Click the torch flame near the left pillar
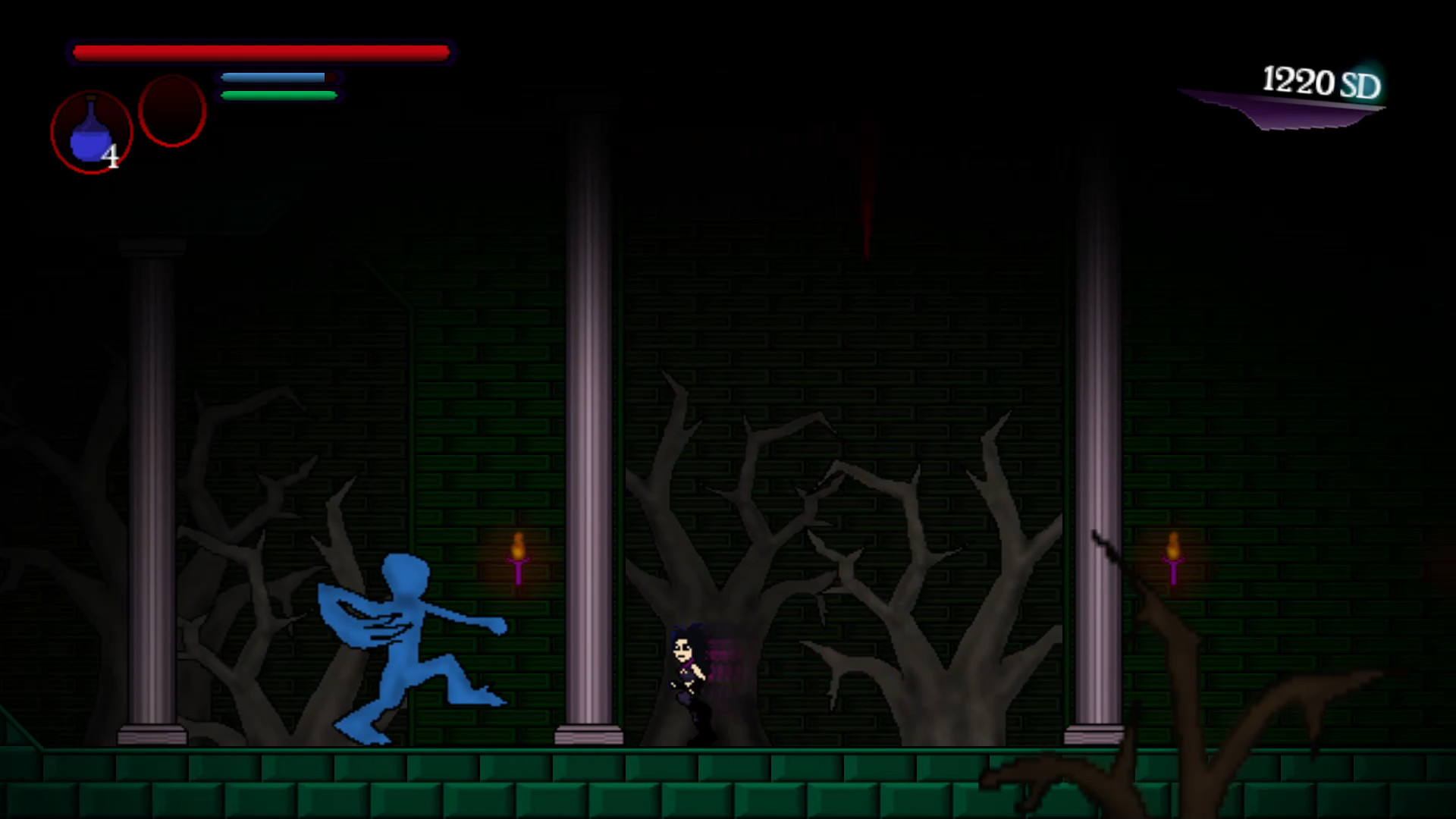Screen dimensions: 1456x819 [520, 546]
